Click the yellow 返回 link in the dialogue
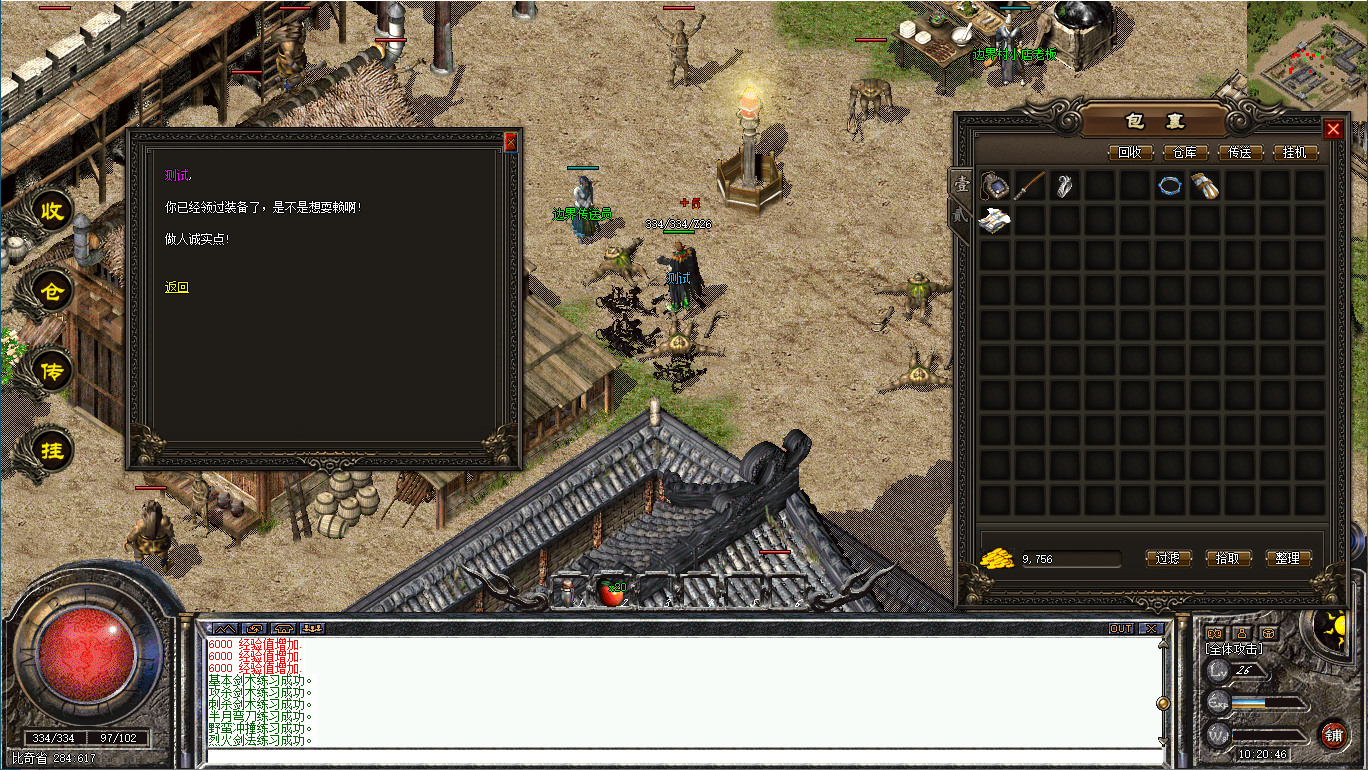This screenshot has width=1368, height=770. click(177, 288)
